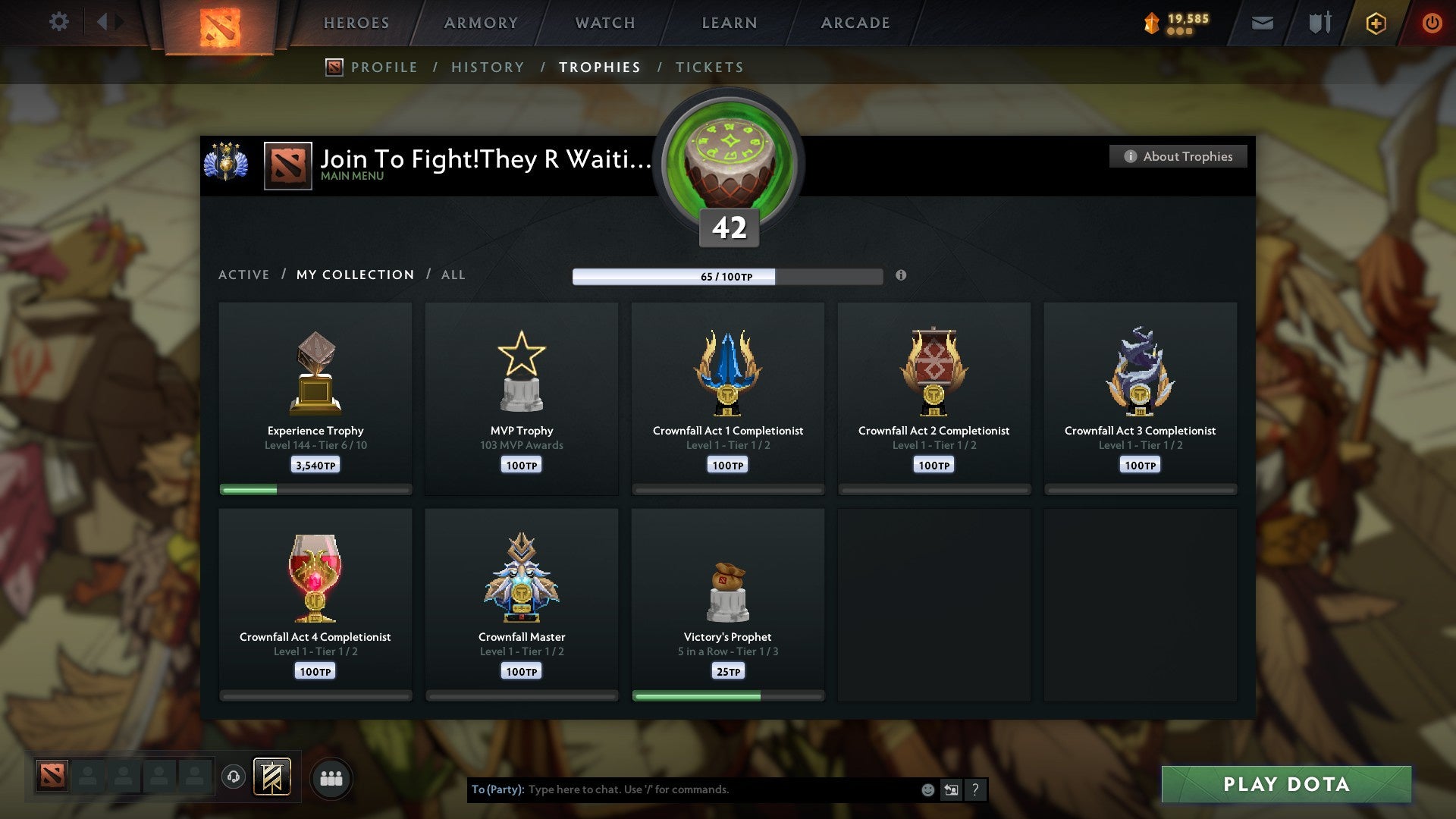This screenshot has width=1456, height=819.
Task: Toggle voice chat headset icon
Action: tap(234, 777)
